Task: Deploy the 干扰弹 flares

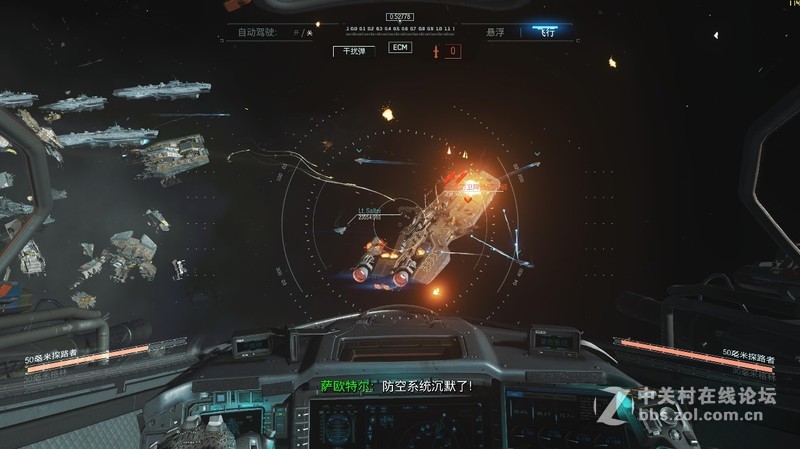Action: coord(354,49)
